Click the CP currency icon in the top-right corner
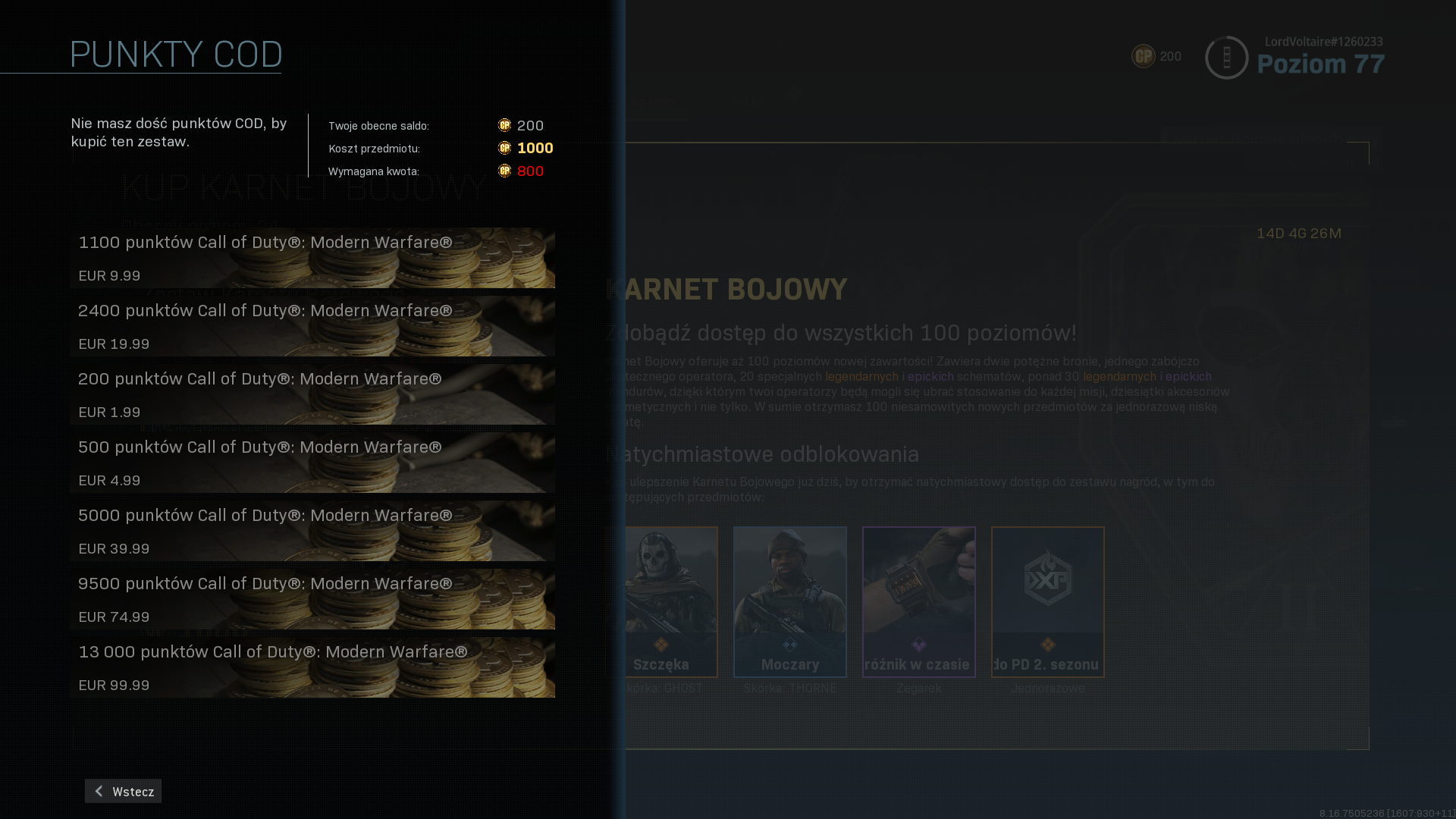 click(1142, 55)
